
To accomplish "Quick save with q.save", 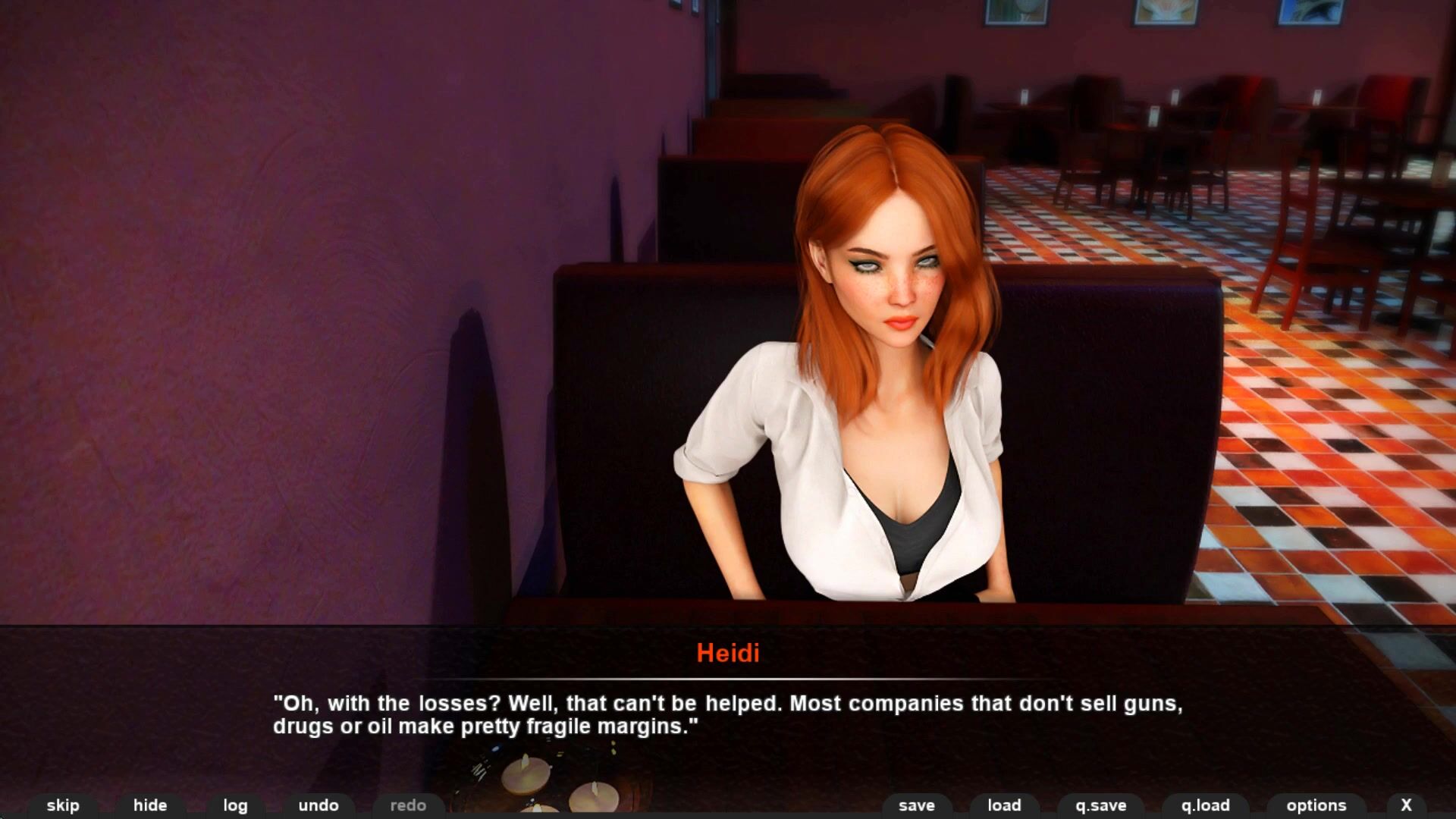I will tap(1101, 805).
